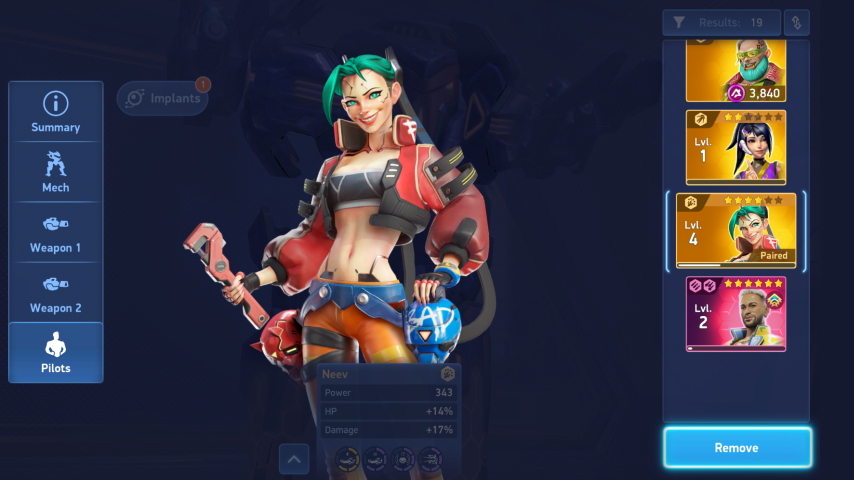Choose the level 1 dark-haired pilot card
The image size is (854, 480).
(x=736, y=147)
